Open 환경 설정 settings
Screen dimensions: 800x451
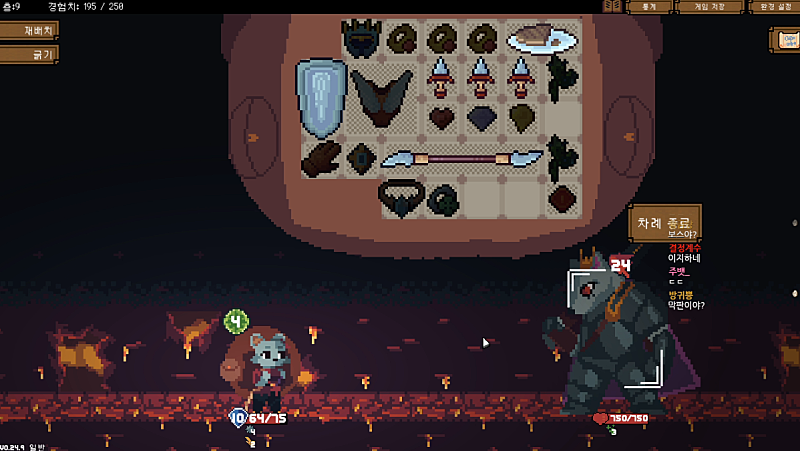[x=772, y=7]
